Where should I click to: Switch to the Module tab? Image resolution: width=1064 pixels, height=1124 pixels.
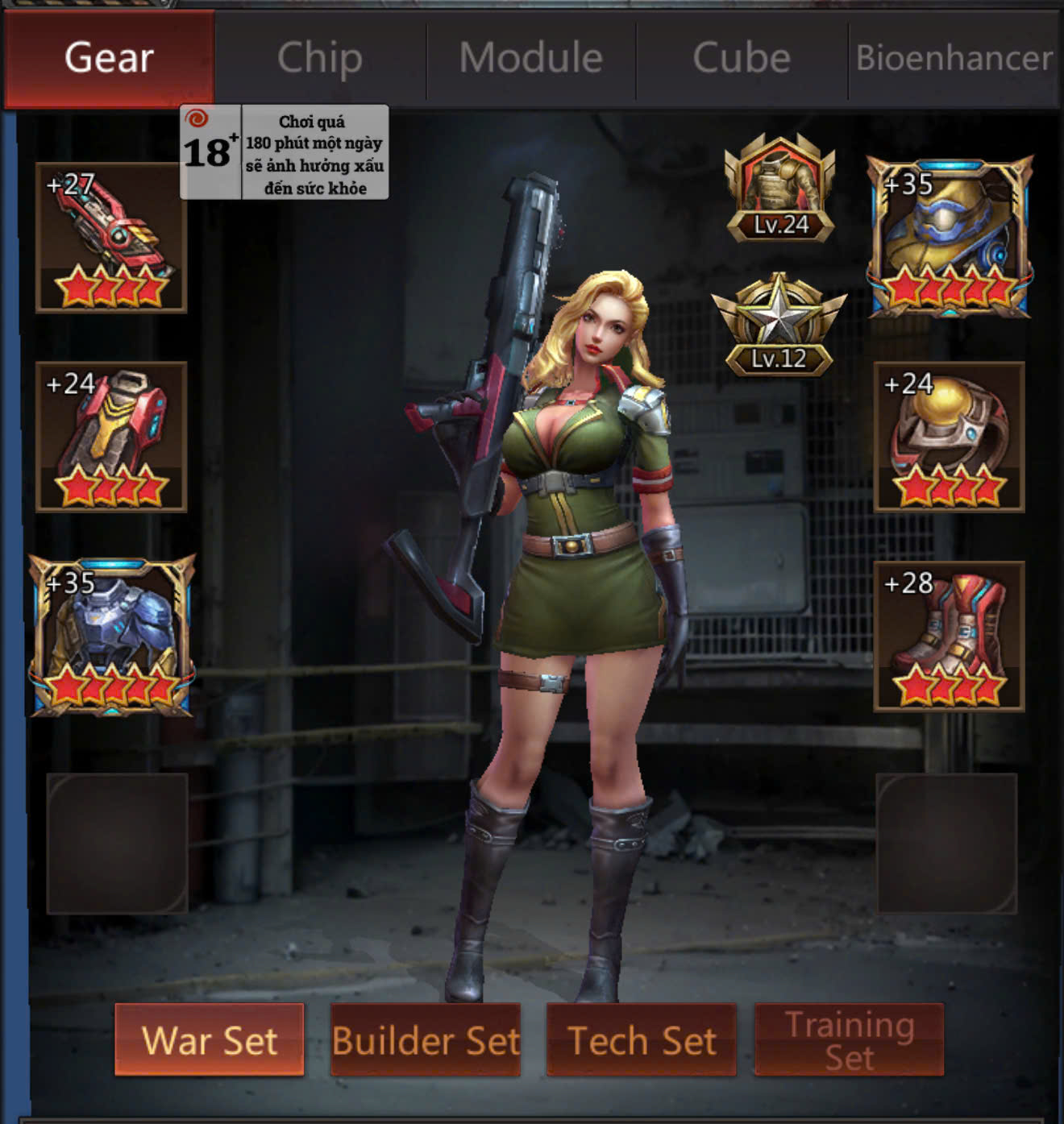point(531,59)
